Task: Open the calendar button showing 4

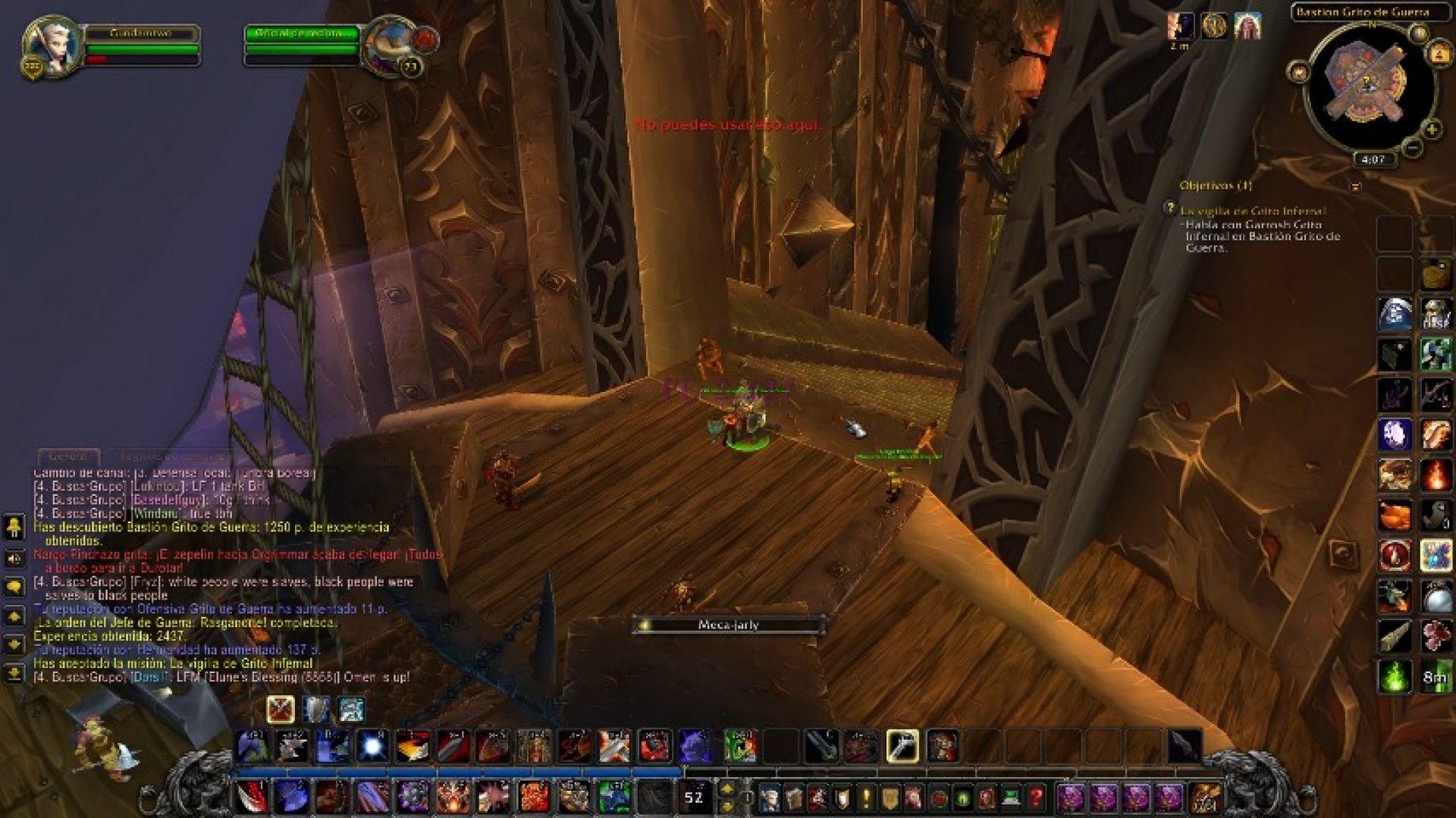Action: pyautogui.click(x=1439, y=55)
